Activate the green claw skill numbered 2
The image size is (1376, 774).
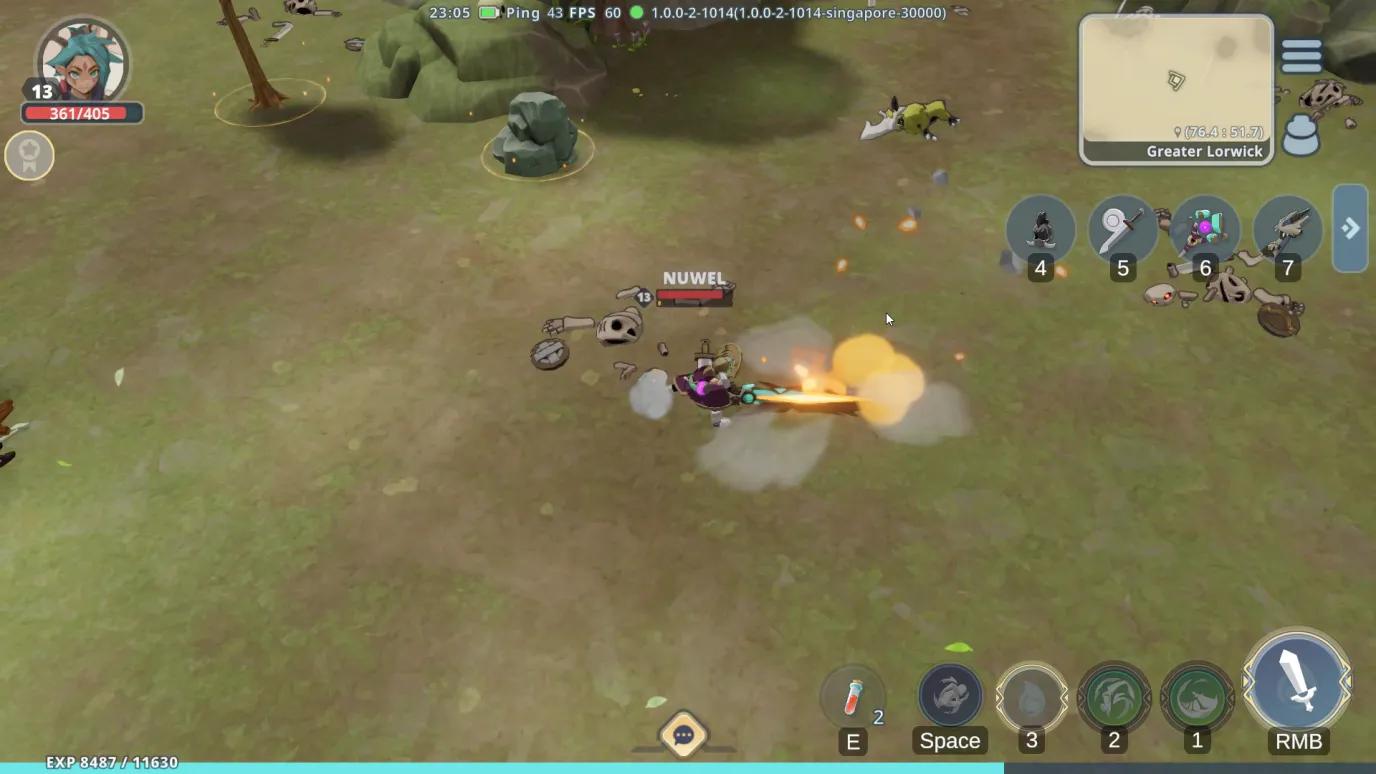tap(1114, 696)
